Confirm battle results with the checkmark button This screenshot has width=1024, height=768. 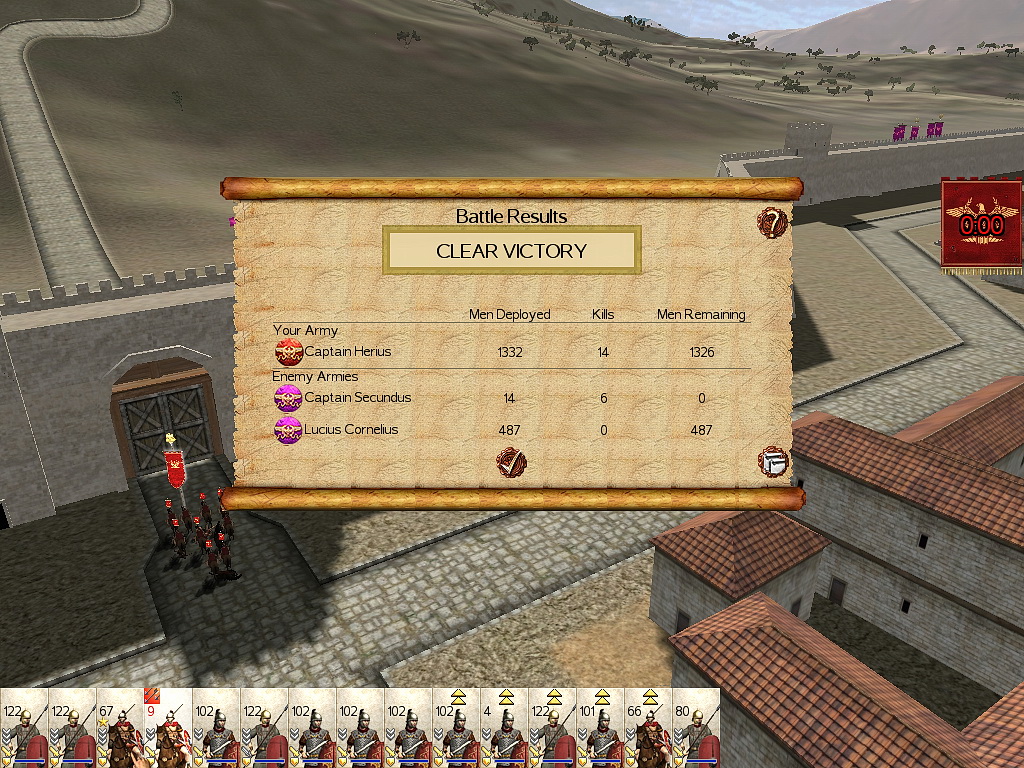(511, 462)
